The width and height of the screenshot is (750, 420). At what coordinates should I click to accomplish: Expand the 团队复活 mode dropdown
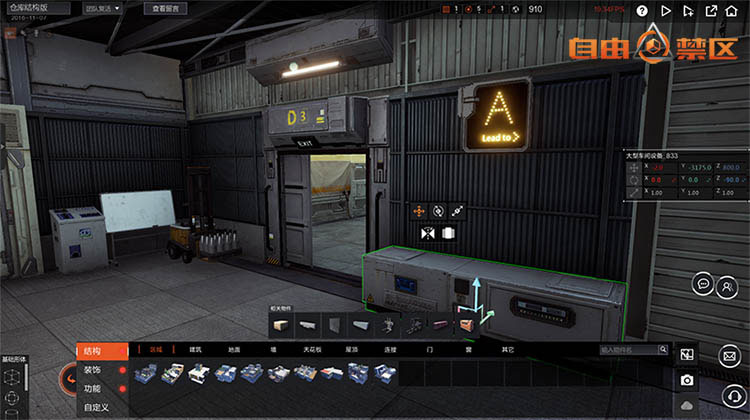pos(101,8)
